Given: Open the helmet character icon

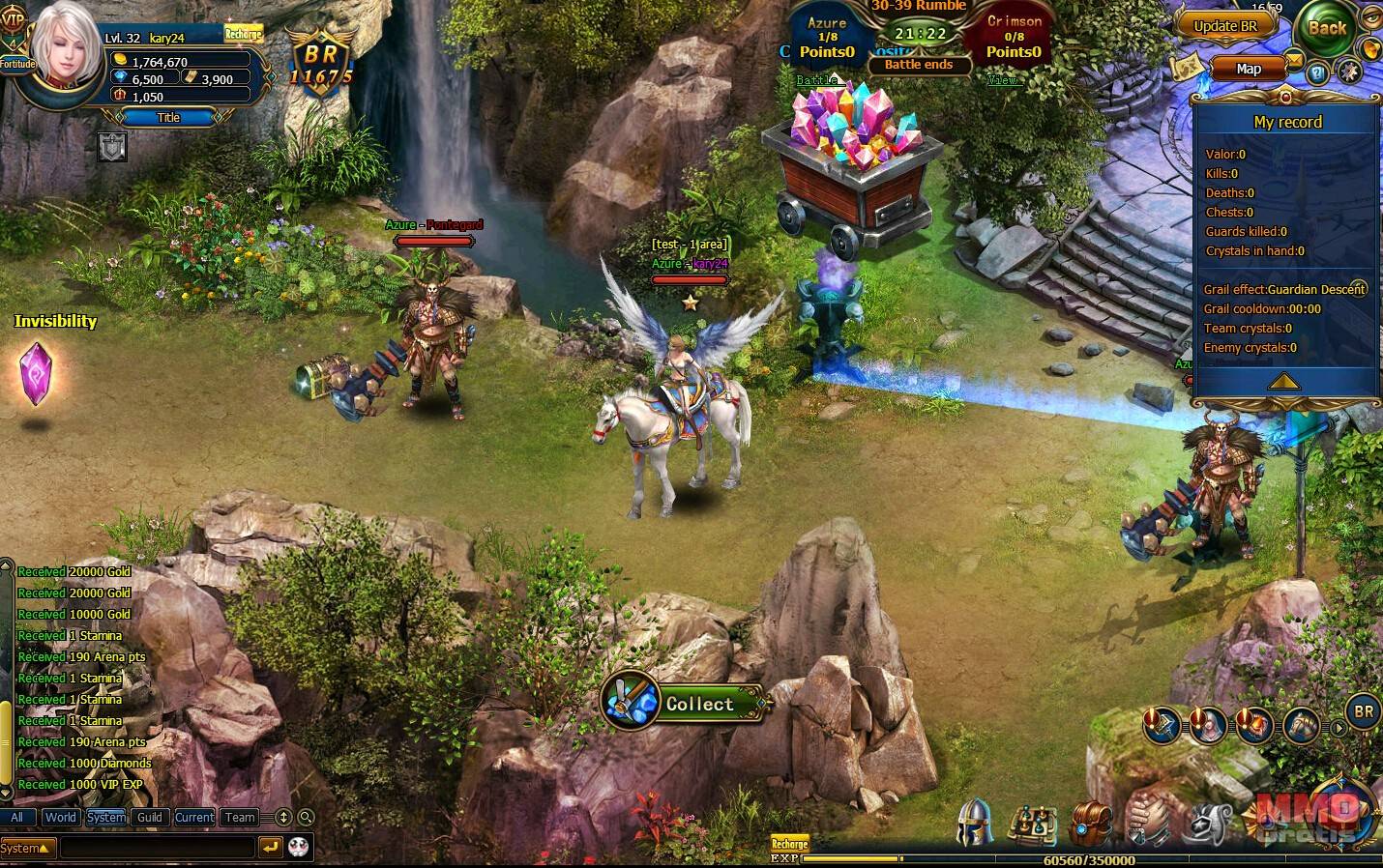Looking at the screenshot, I should 975,824.
